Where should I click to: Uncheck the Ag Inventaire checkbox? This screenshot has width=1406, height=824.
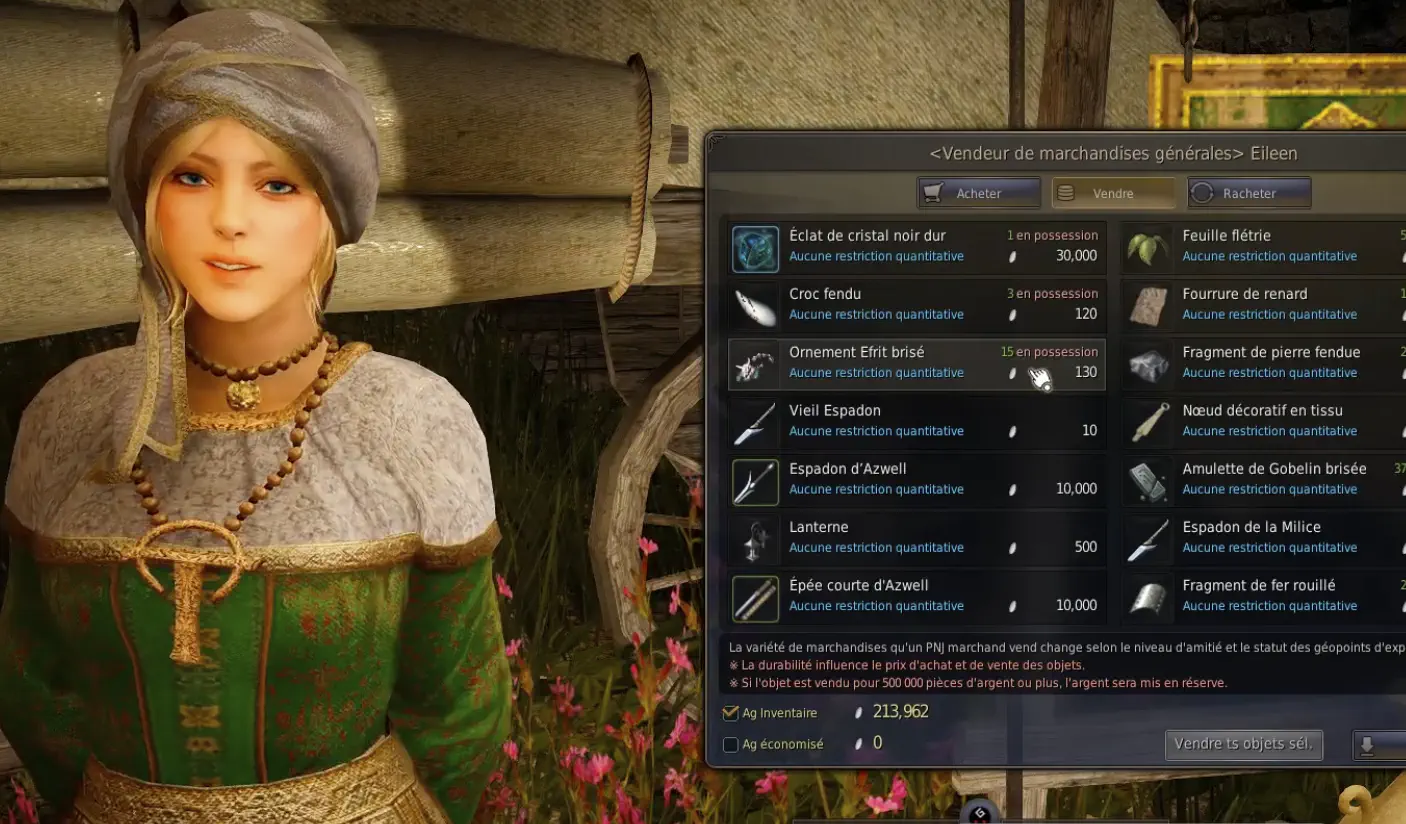[730, 712]
